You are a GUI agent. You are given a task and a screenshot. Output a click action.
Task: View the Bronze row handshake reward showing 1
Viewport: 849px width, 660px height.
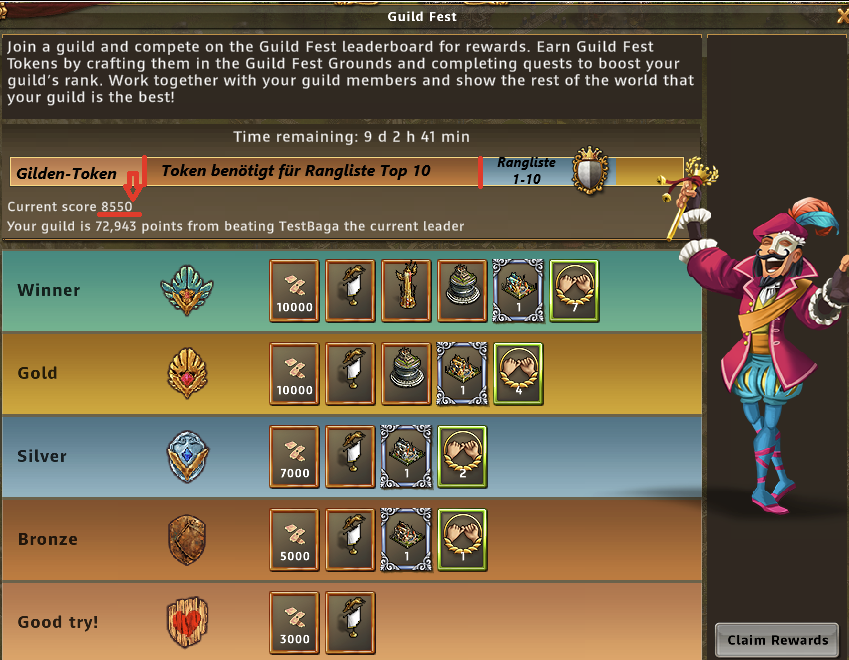(462, 540)
